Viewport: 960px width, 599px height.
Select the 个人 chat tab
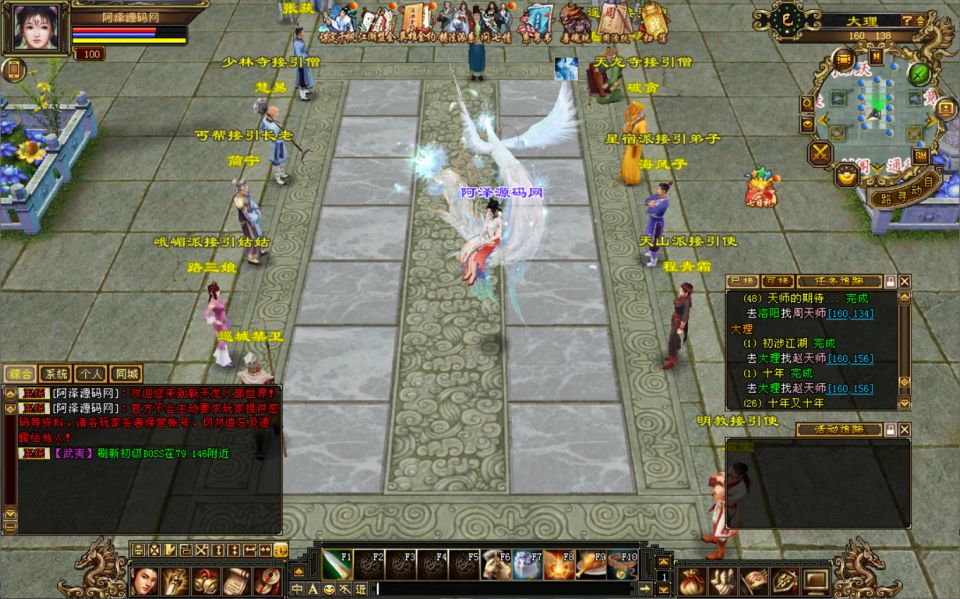91,374
